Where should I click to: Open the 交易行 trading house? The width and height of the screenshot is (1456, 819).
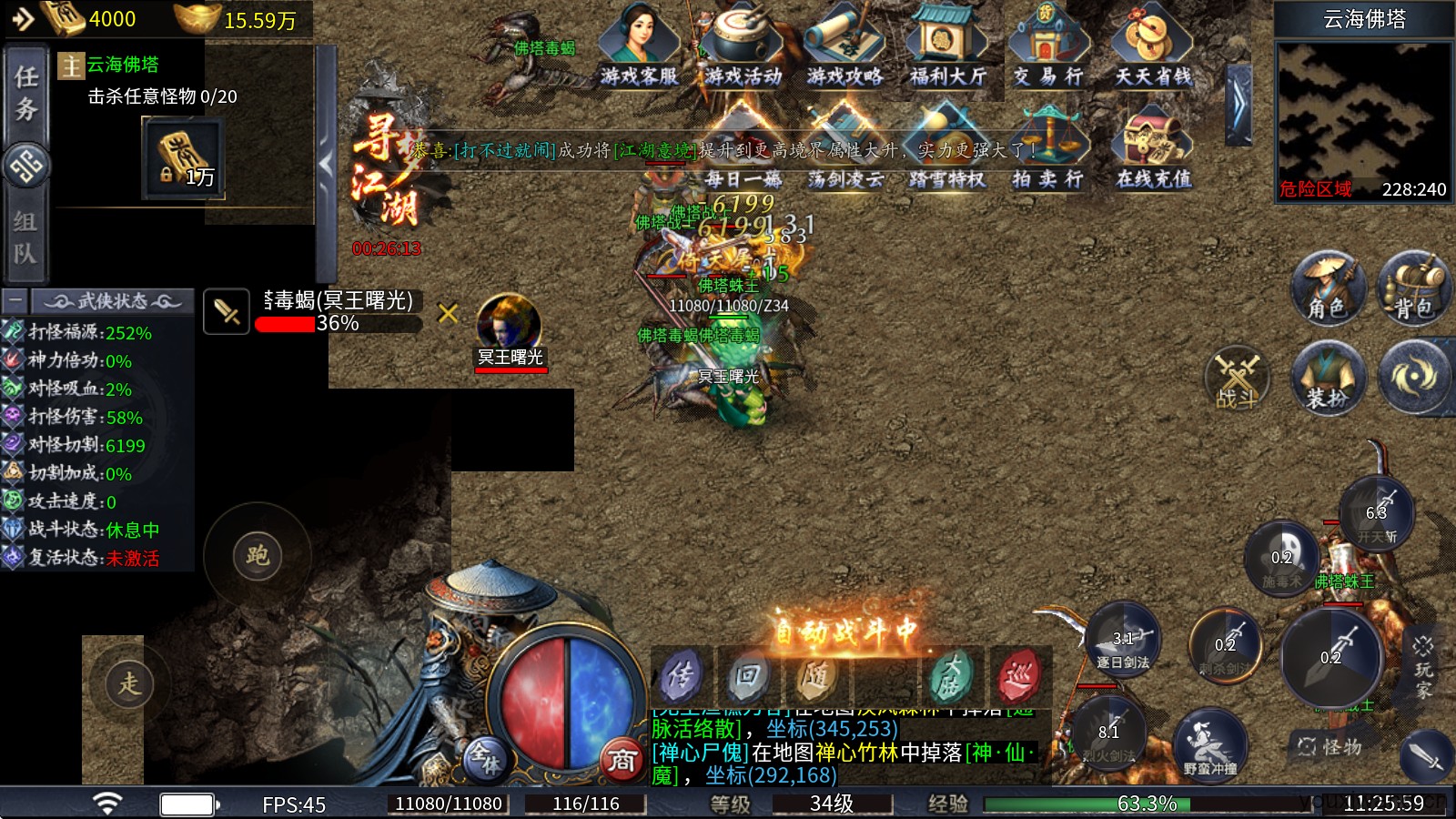(x=1048, y=44)
